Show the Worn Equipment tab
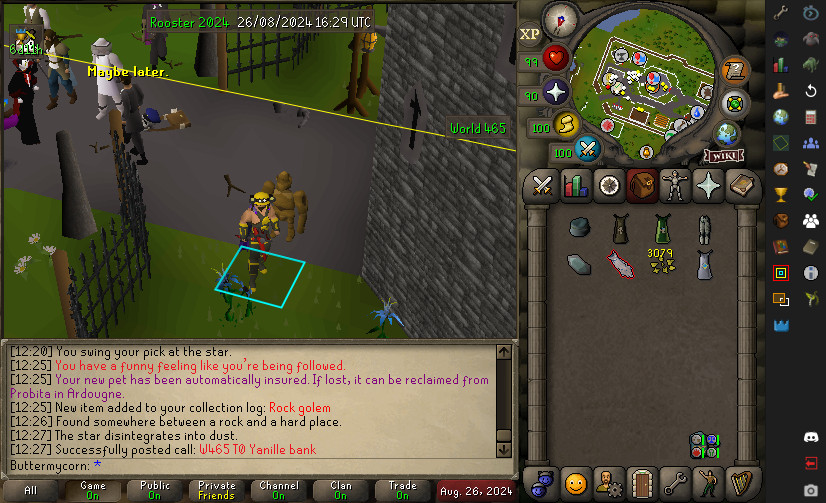 pyautogui.click(x=674, y=185)
